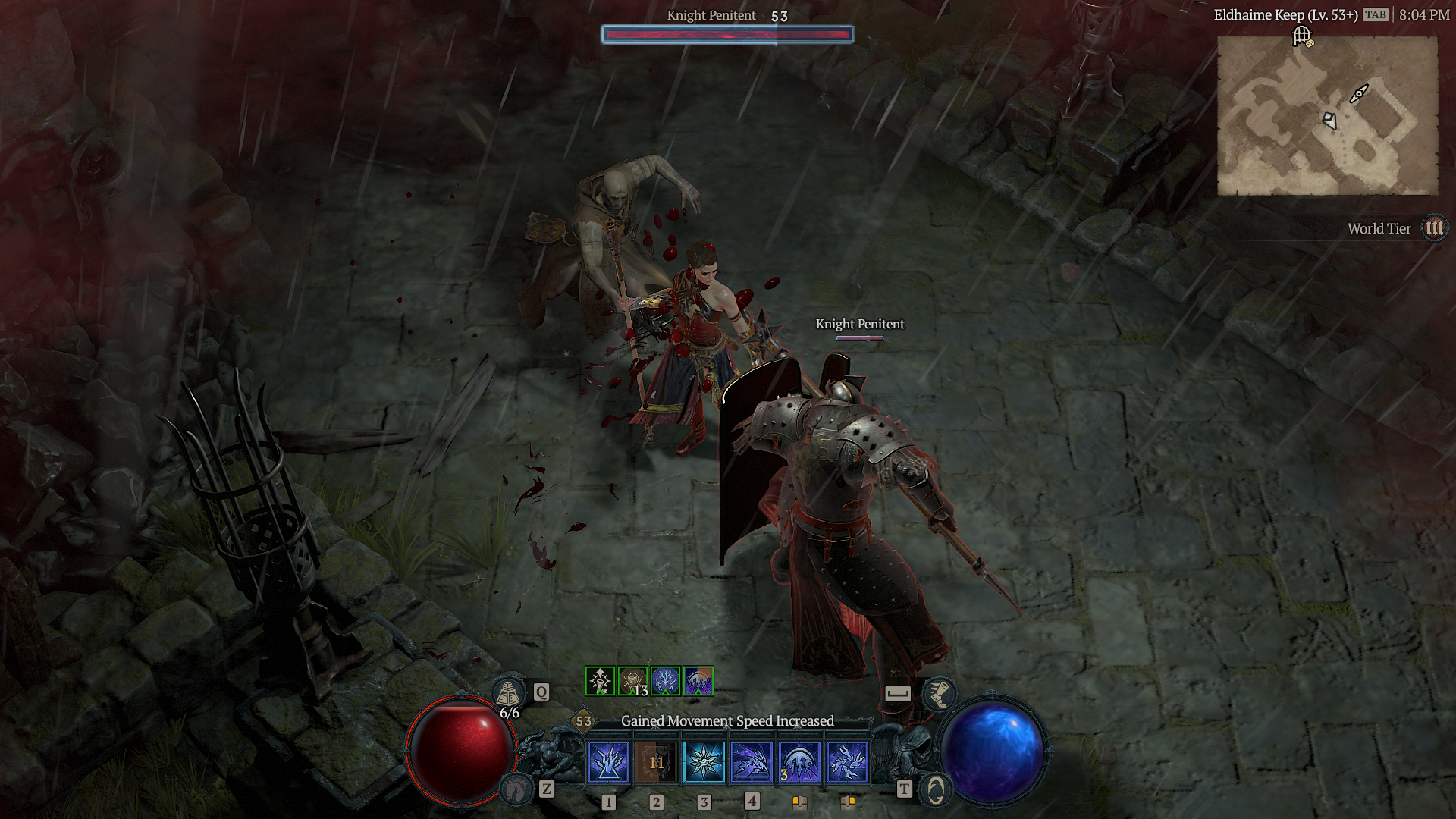Click the dungeon gate marker on minimap
This screenshot has height=819, width=1456.
tap(1302, 36)
